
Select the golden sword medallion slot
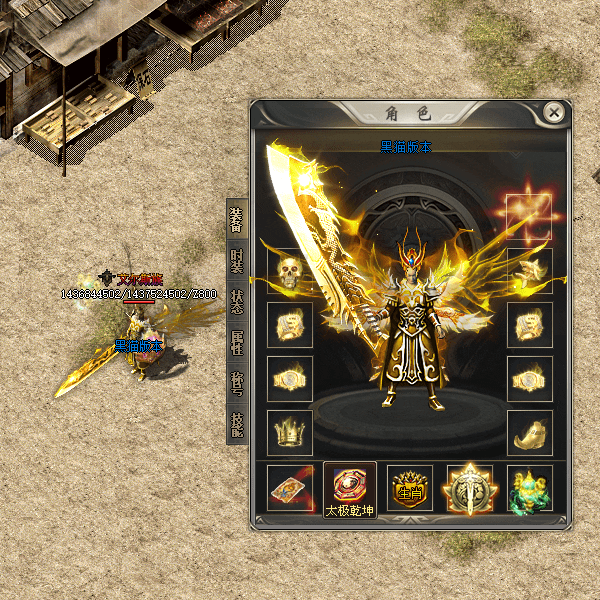click(x=470, y=487)
